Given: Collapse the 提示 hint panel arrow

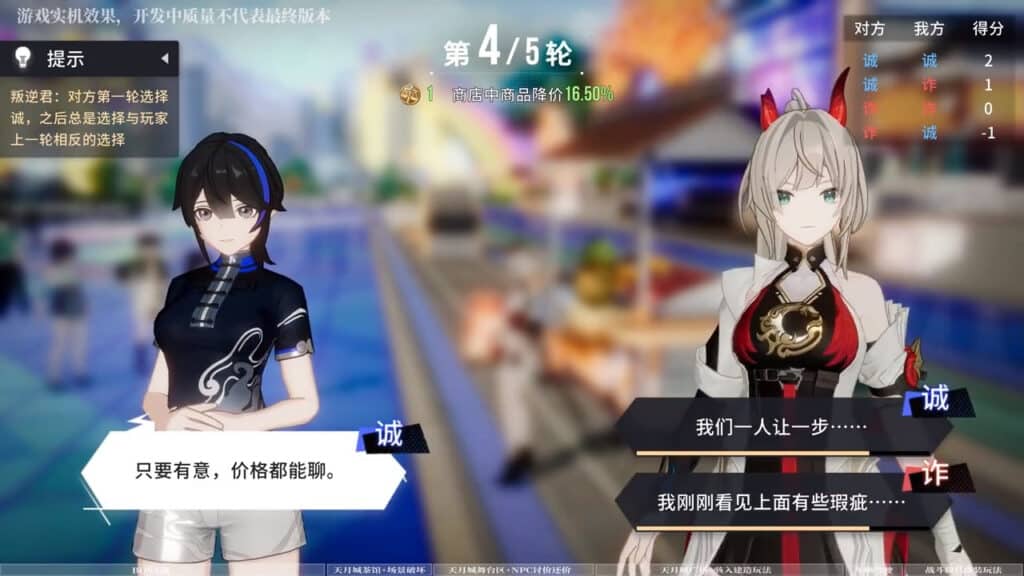Looking at the screenshot, I should pos(164,58).
